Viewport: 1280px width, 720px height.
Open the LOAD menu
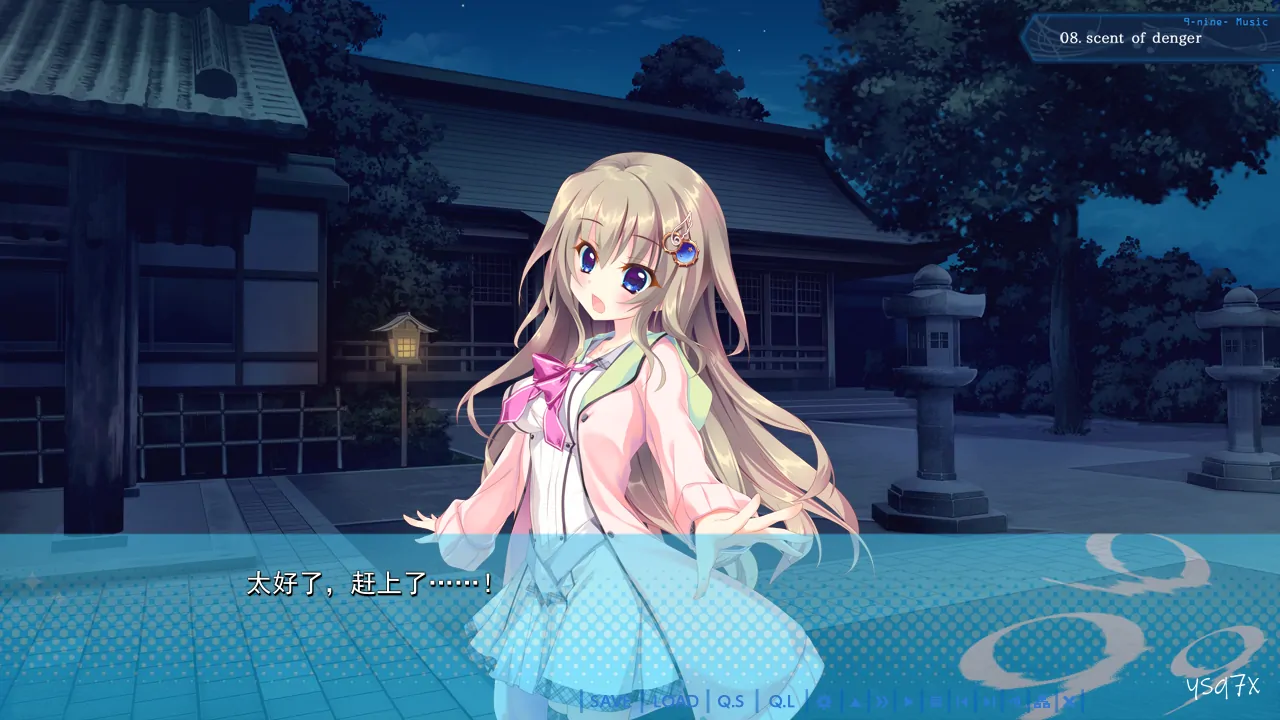[675, 701]
